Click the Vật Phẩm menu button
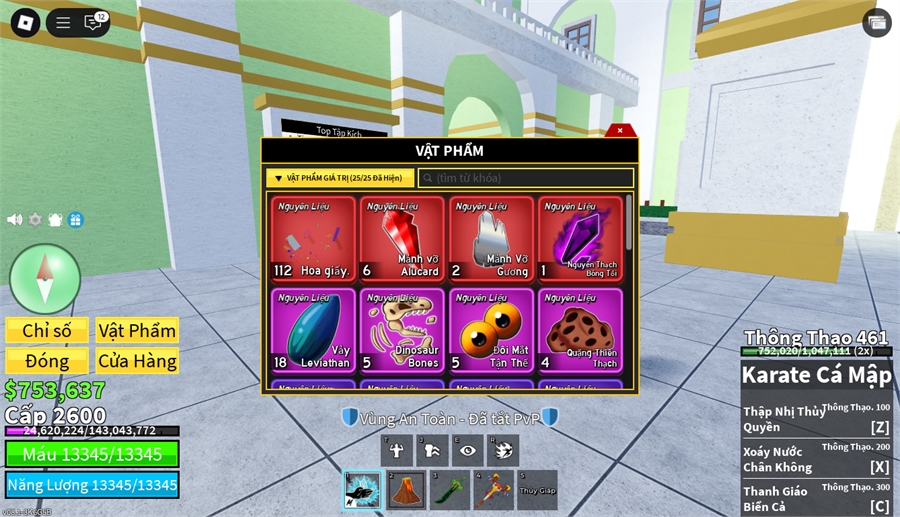 pos(137,331)
